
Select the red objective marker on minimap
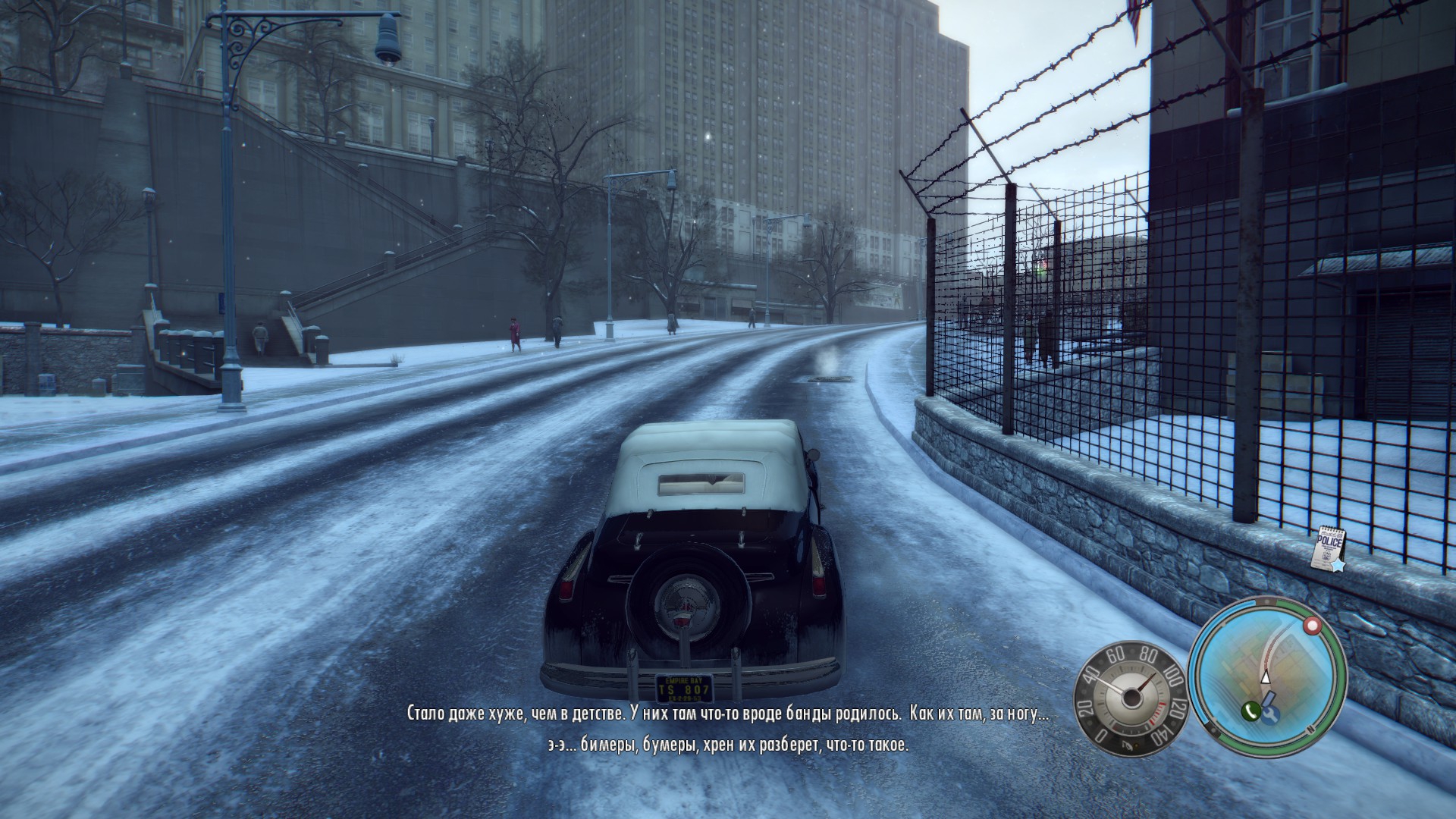pyautogui.click(x=1312, y=626)
